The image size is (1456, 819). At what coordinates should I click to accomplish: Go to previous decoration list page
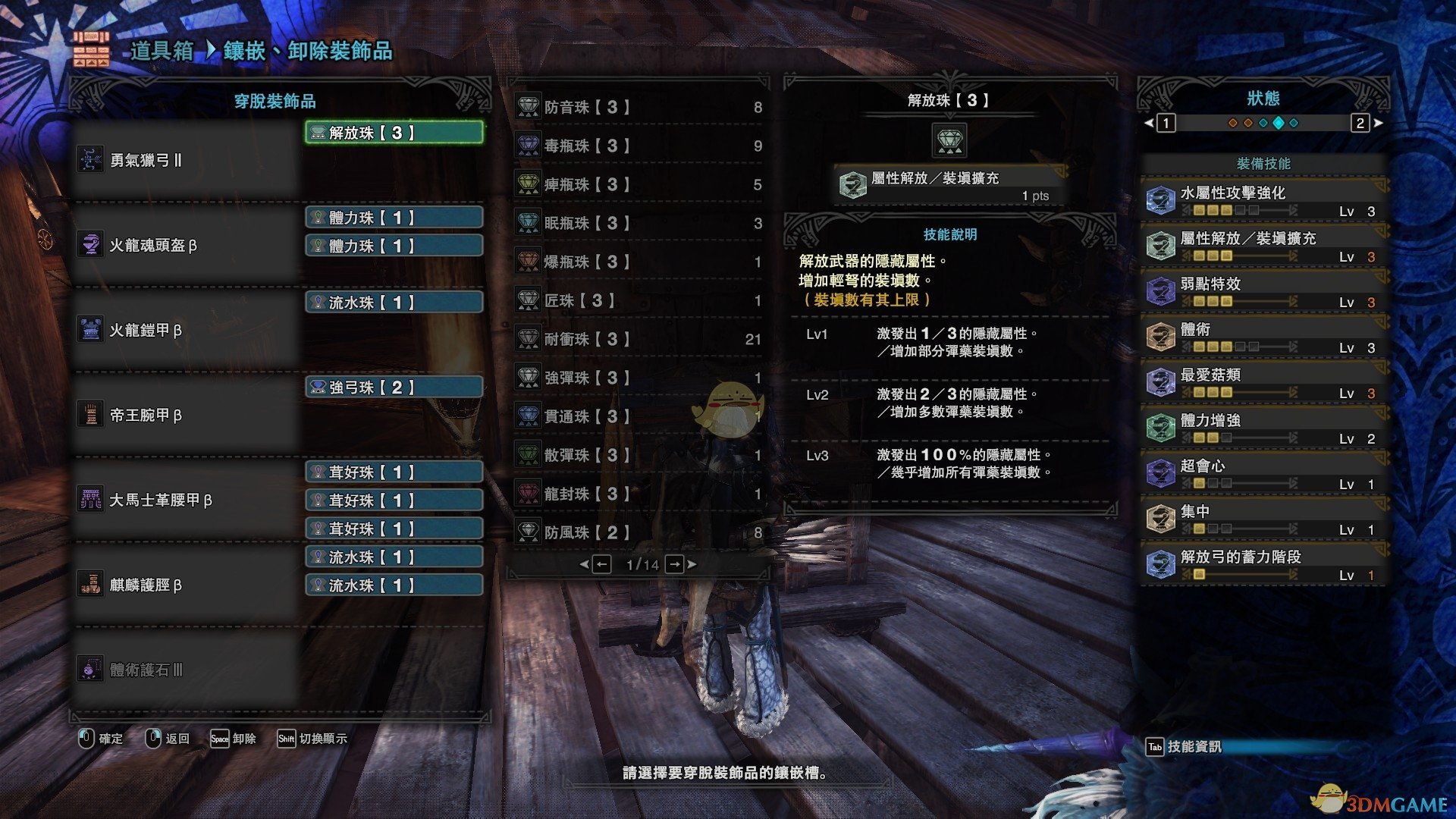(x=601, y=564)
